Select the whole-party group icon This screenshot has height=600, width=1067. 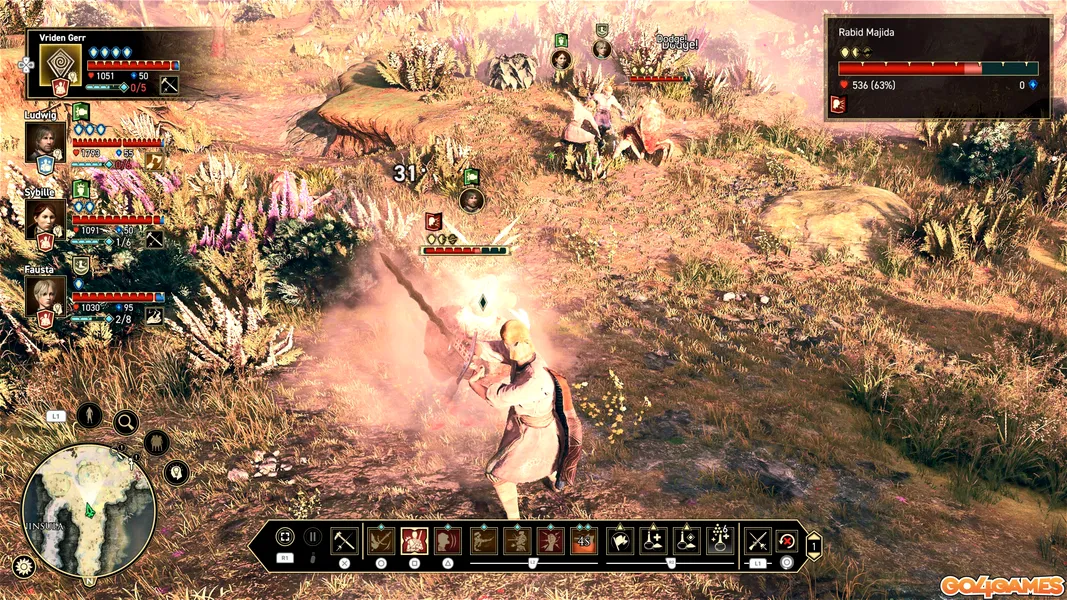(156, 442)
